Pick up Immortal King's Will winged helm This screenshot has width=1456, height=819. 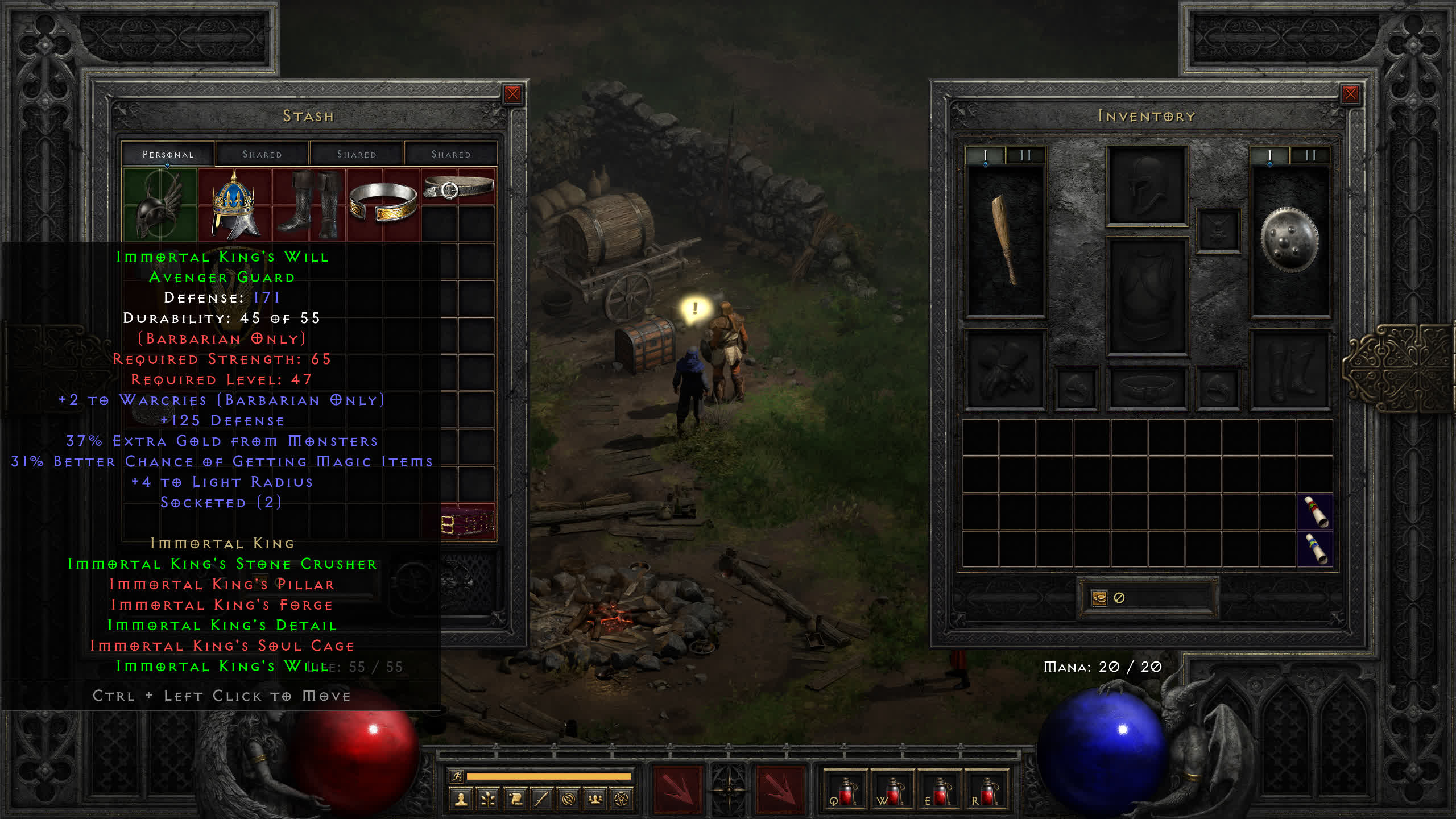tap(160, 206)
